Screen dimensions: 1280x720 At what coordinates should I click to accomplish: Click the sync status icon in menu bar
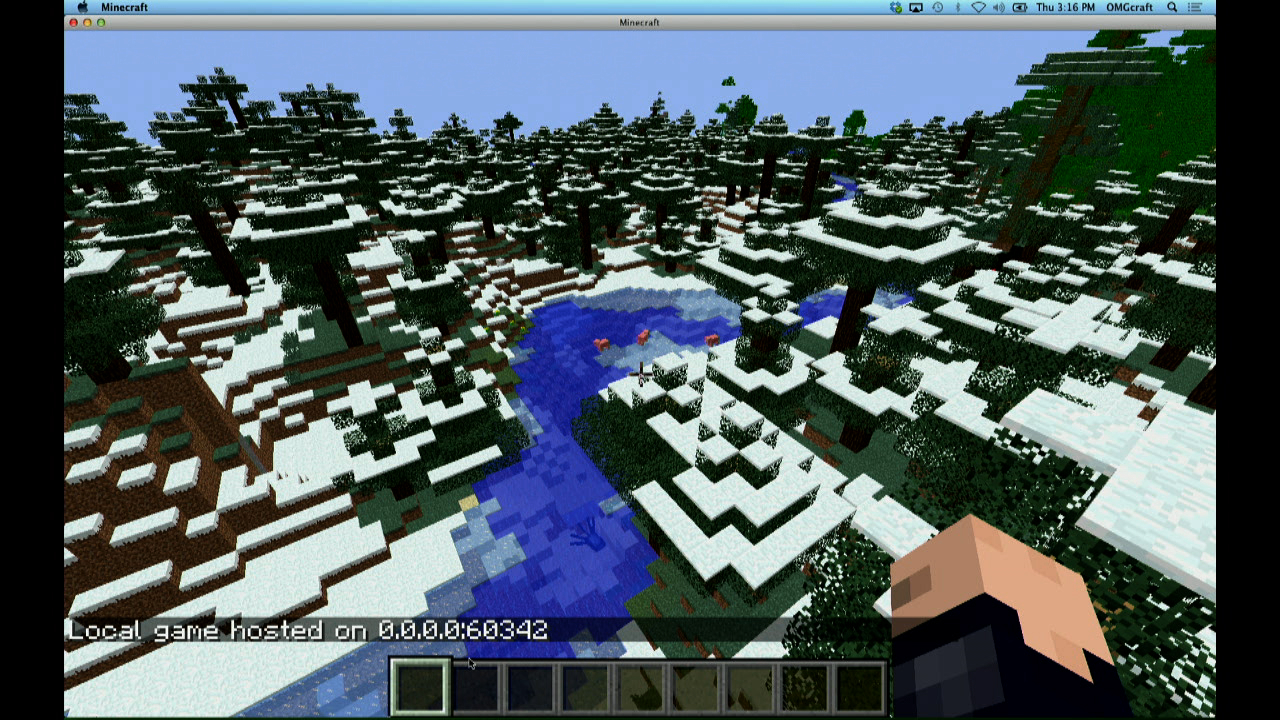click(895, 7)
